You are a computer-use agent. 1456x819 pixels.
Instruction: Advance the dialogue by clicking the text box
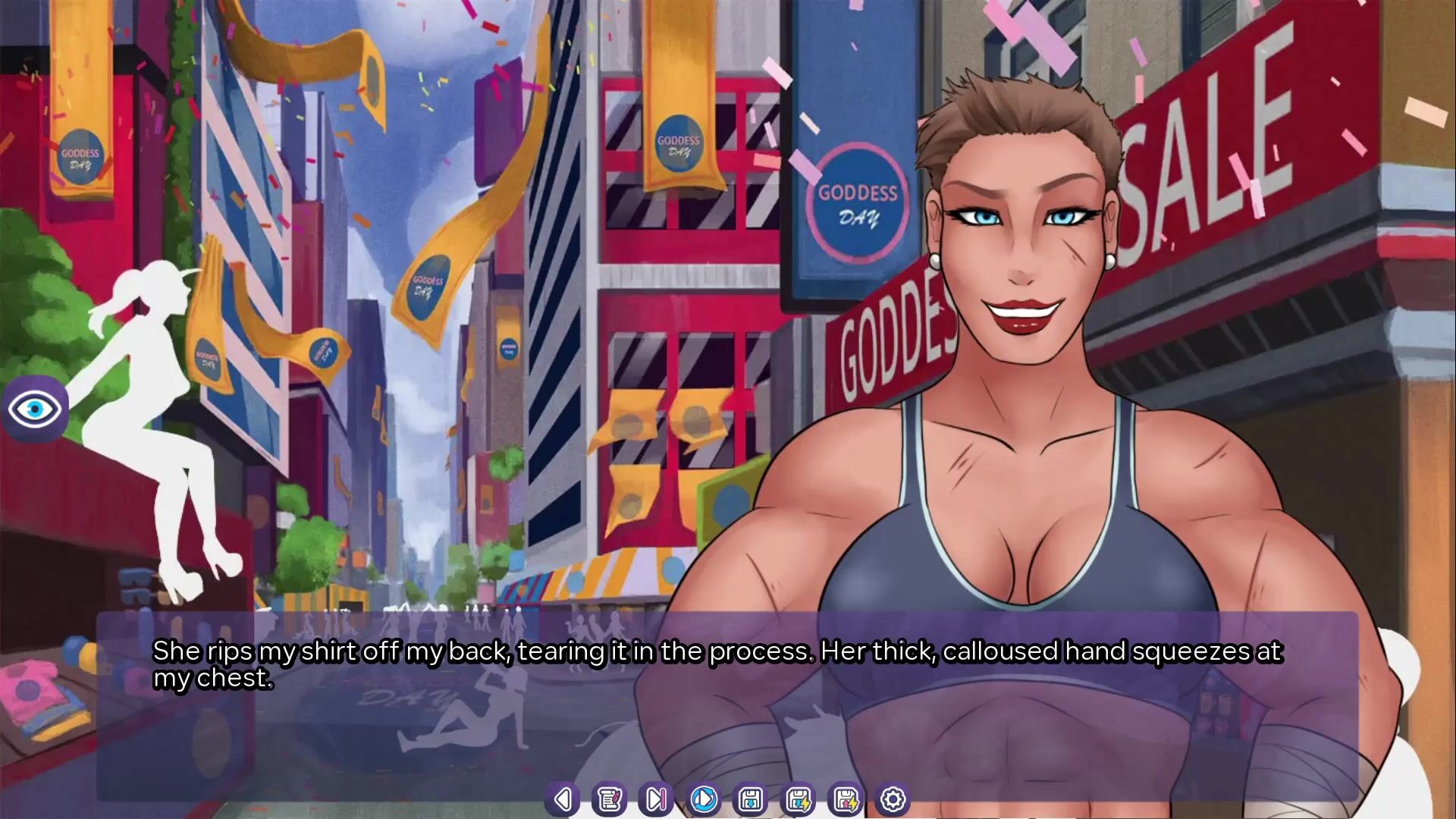point(726,720)
